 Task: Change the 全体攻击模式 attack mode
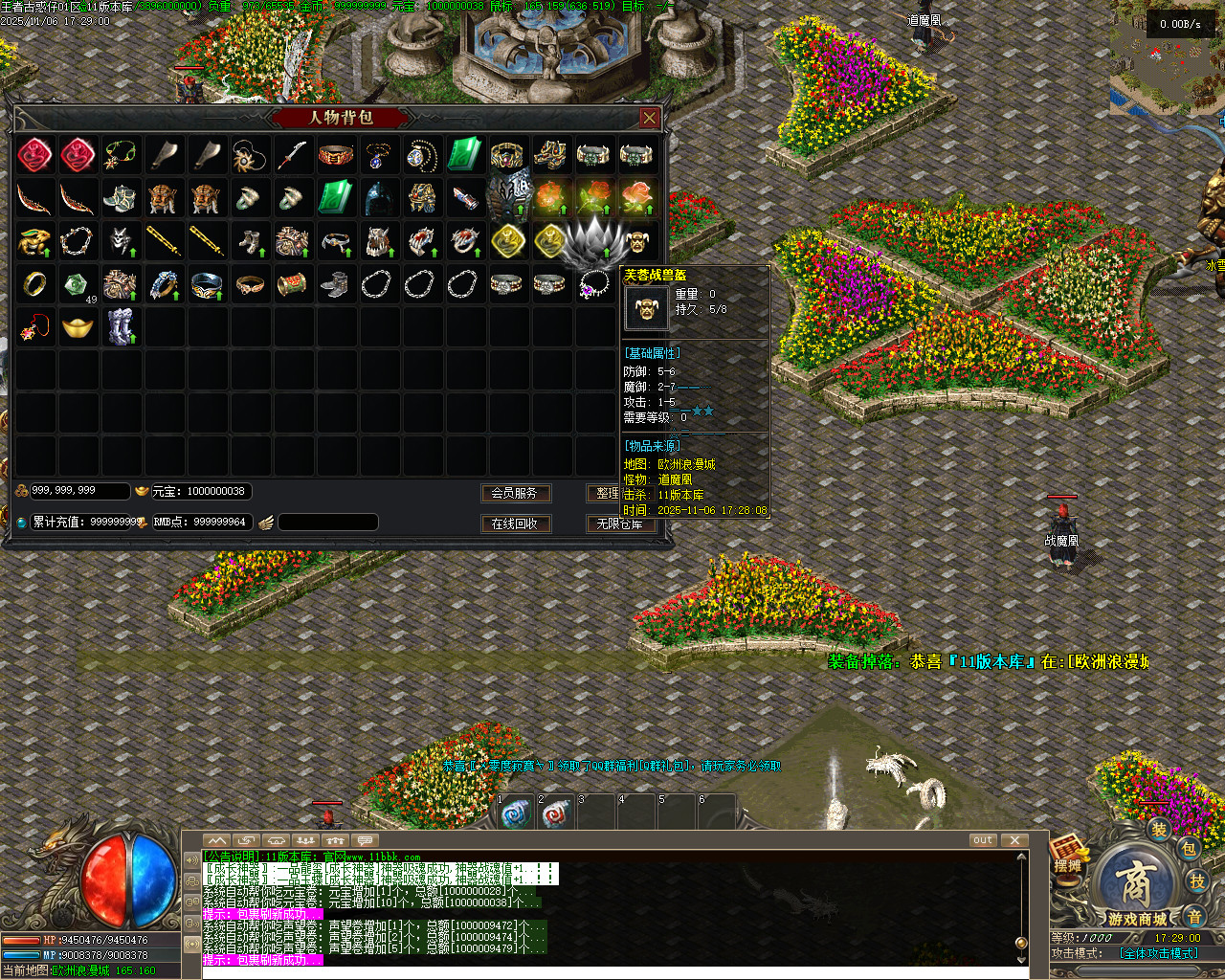click(1158, 953)
